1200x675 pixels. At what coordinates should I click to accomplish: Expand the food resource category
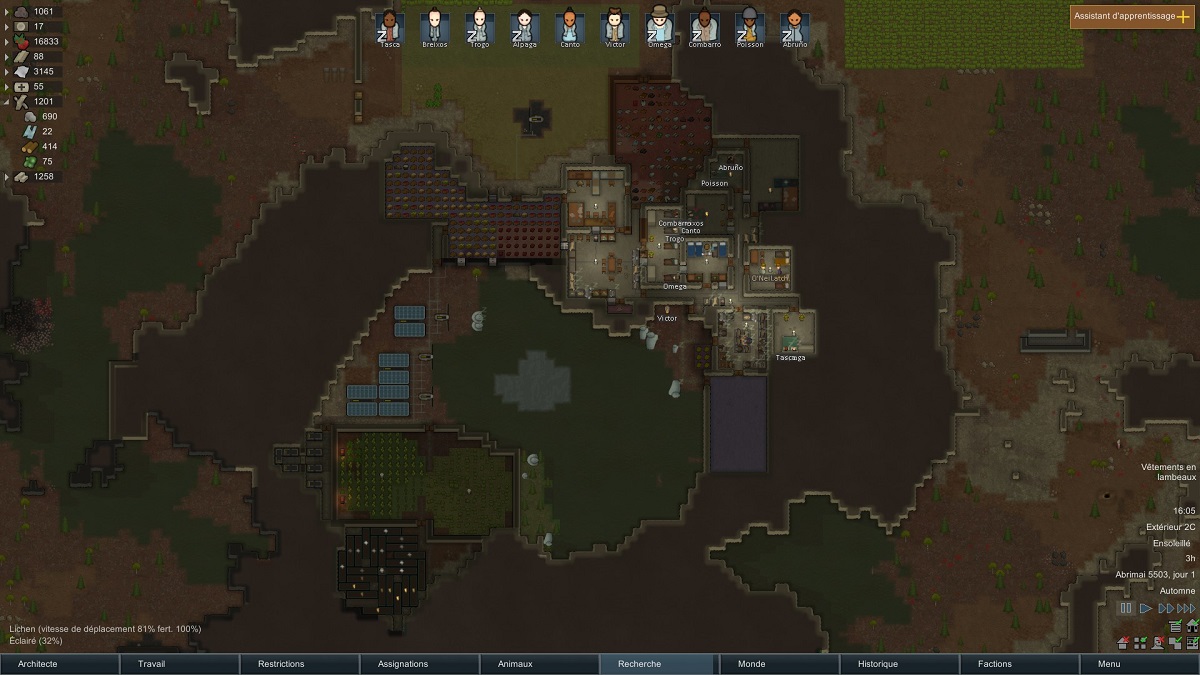[8, 42]
